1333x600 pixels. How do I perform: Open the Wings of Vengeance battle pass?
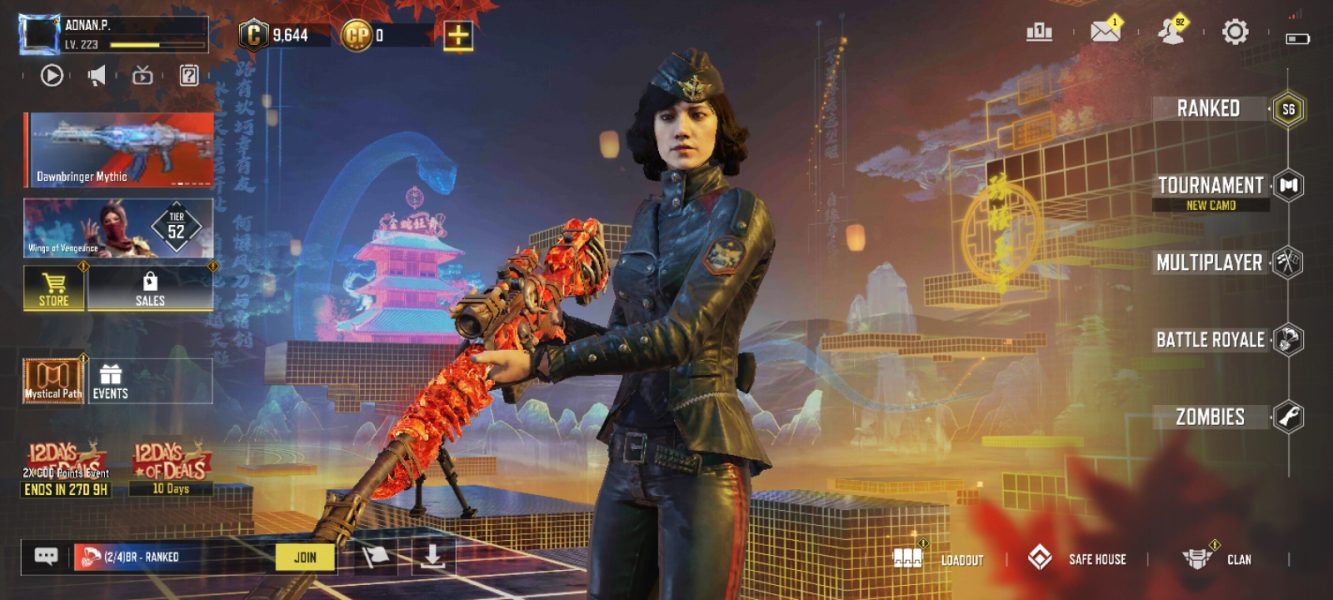[118, 227]
